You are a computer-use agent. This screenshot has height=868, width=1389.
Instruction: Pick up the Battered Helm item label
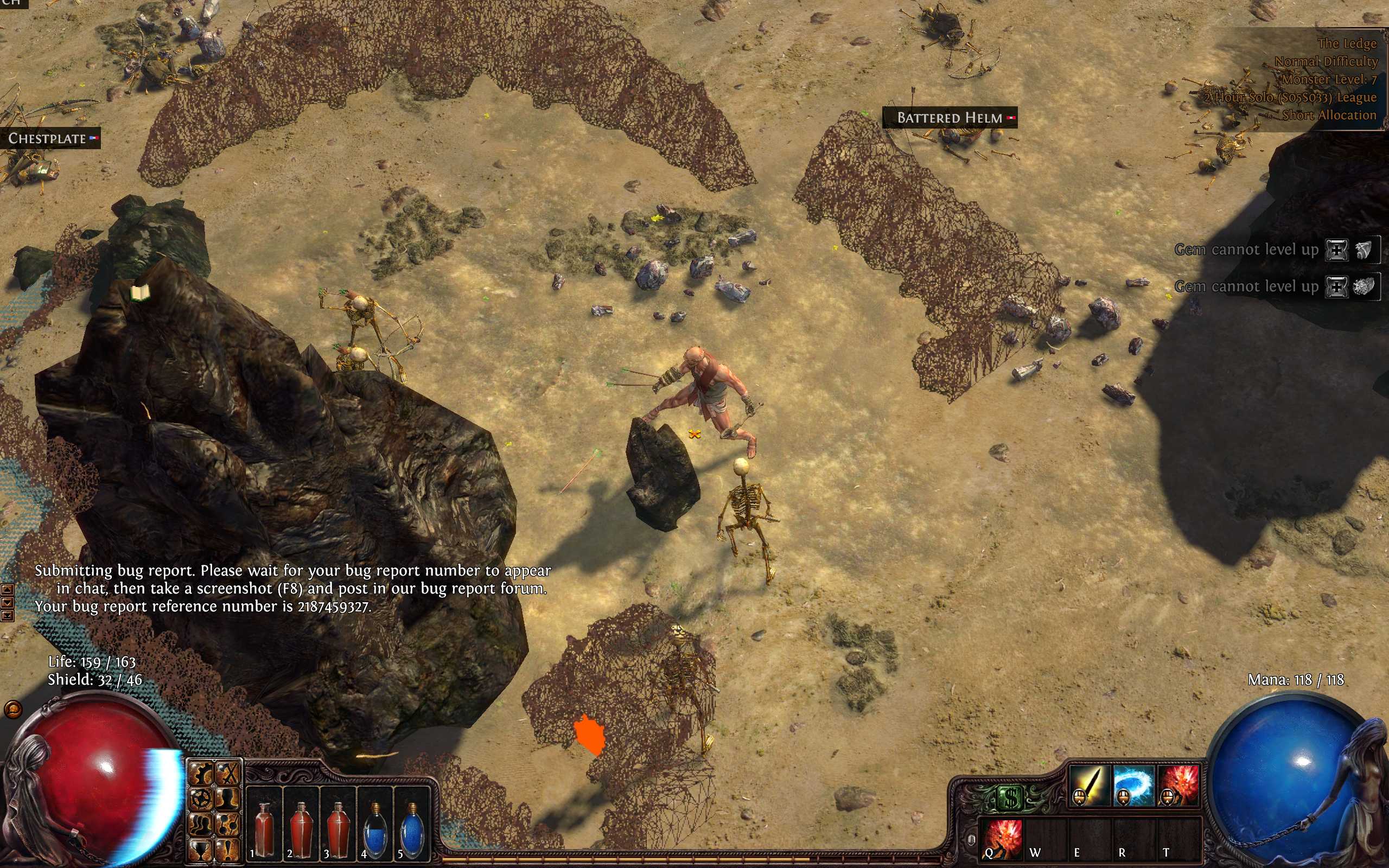[x=950, y=118]
